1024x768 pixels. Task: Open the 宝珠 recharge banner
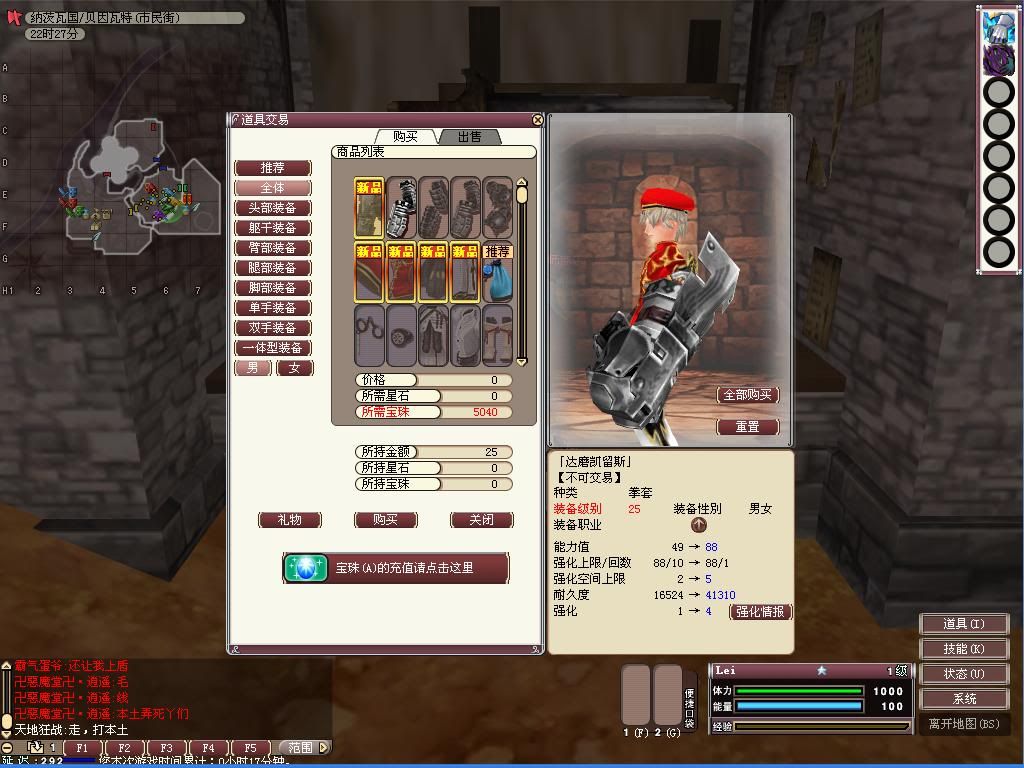pos(395,568)
